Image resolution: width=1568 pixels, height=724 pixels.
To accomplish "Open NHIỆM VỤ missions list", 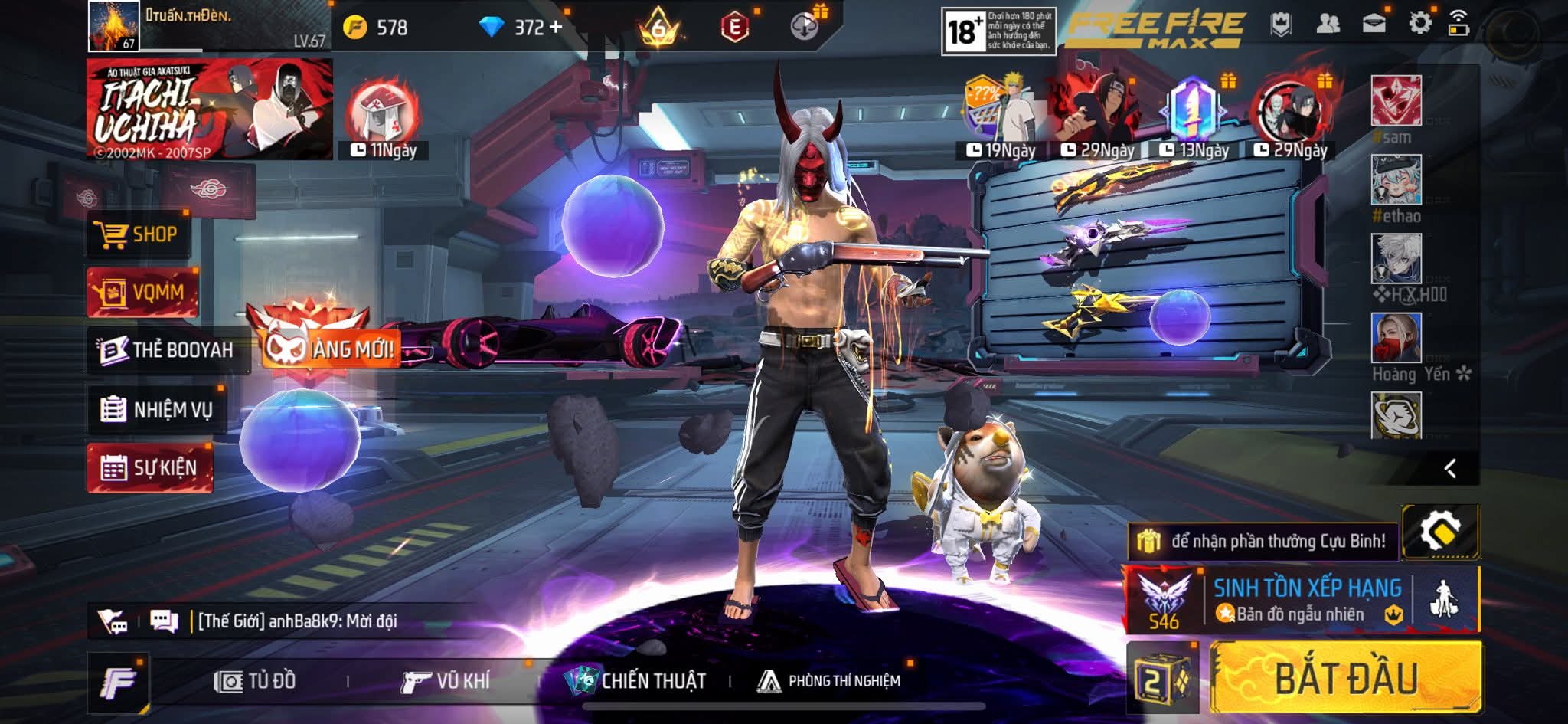I will (x=157, y=409).
